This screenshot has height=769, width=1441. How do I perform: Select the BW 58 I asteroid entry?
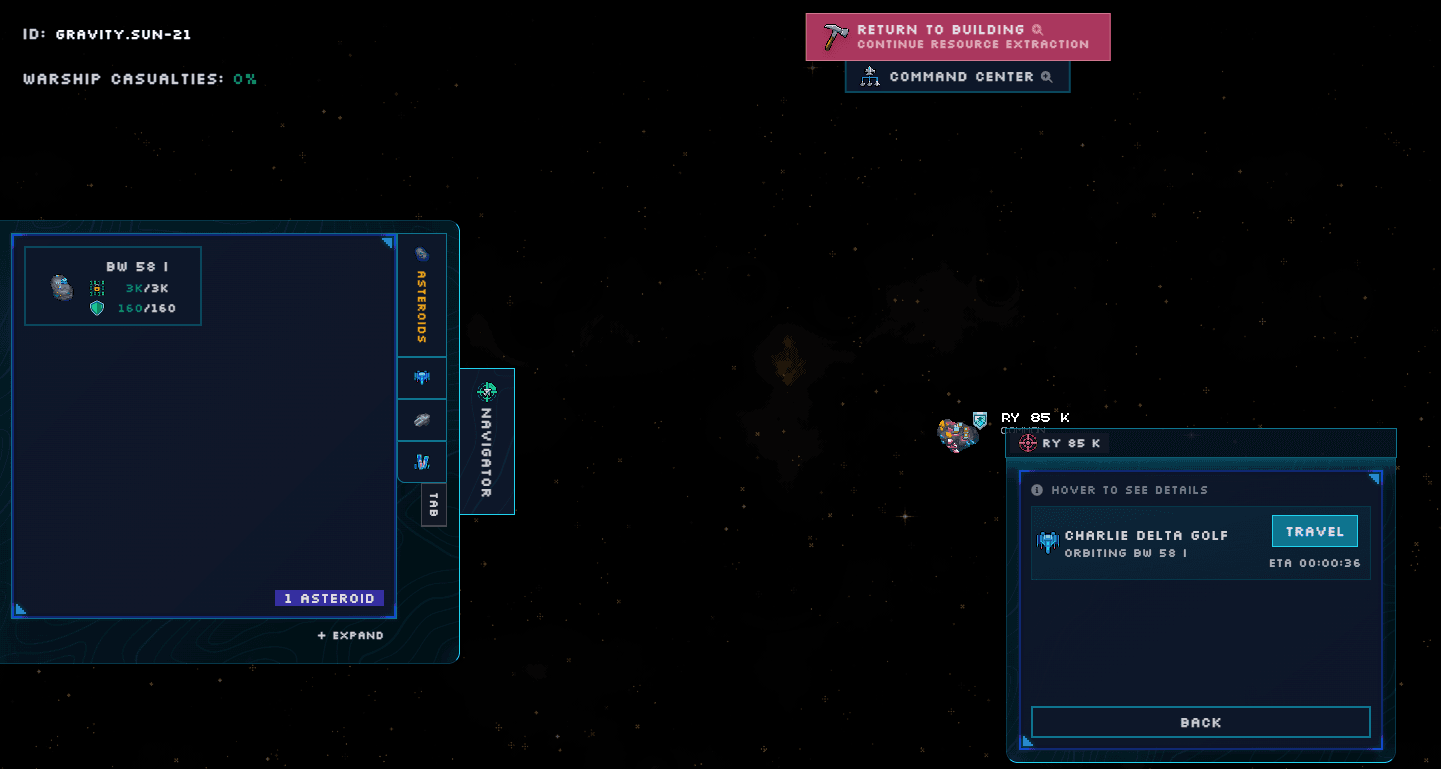pyautogui.click(x=113, y=286)
